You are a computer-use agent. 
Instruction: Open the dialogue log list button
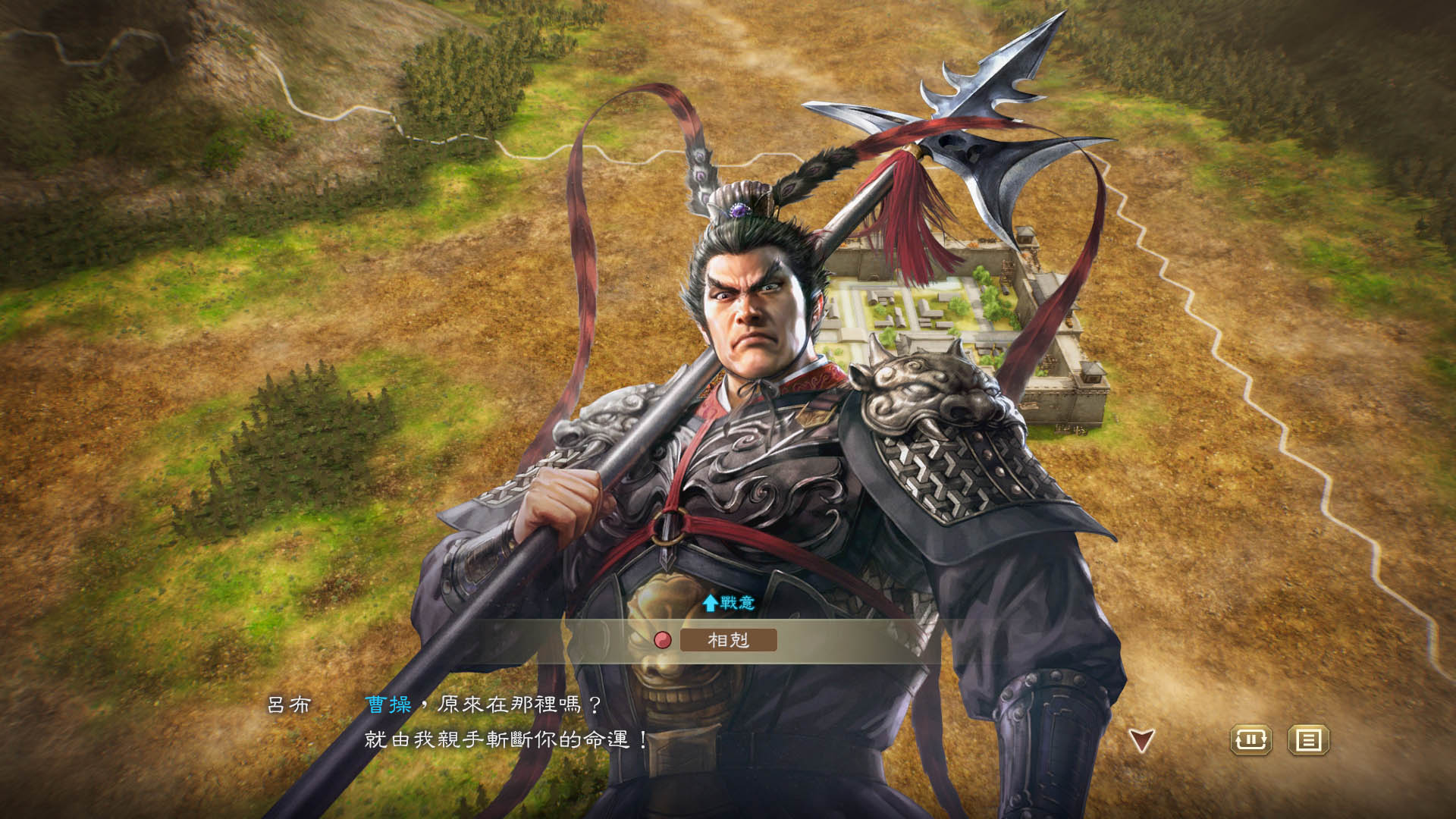pyautogui.click(x=1308, y=739)
